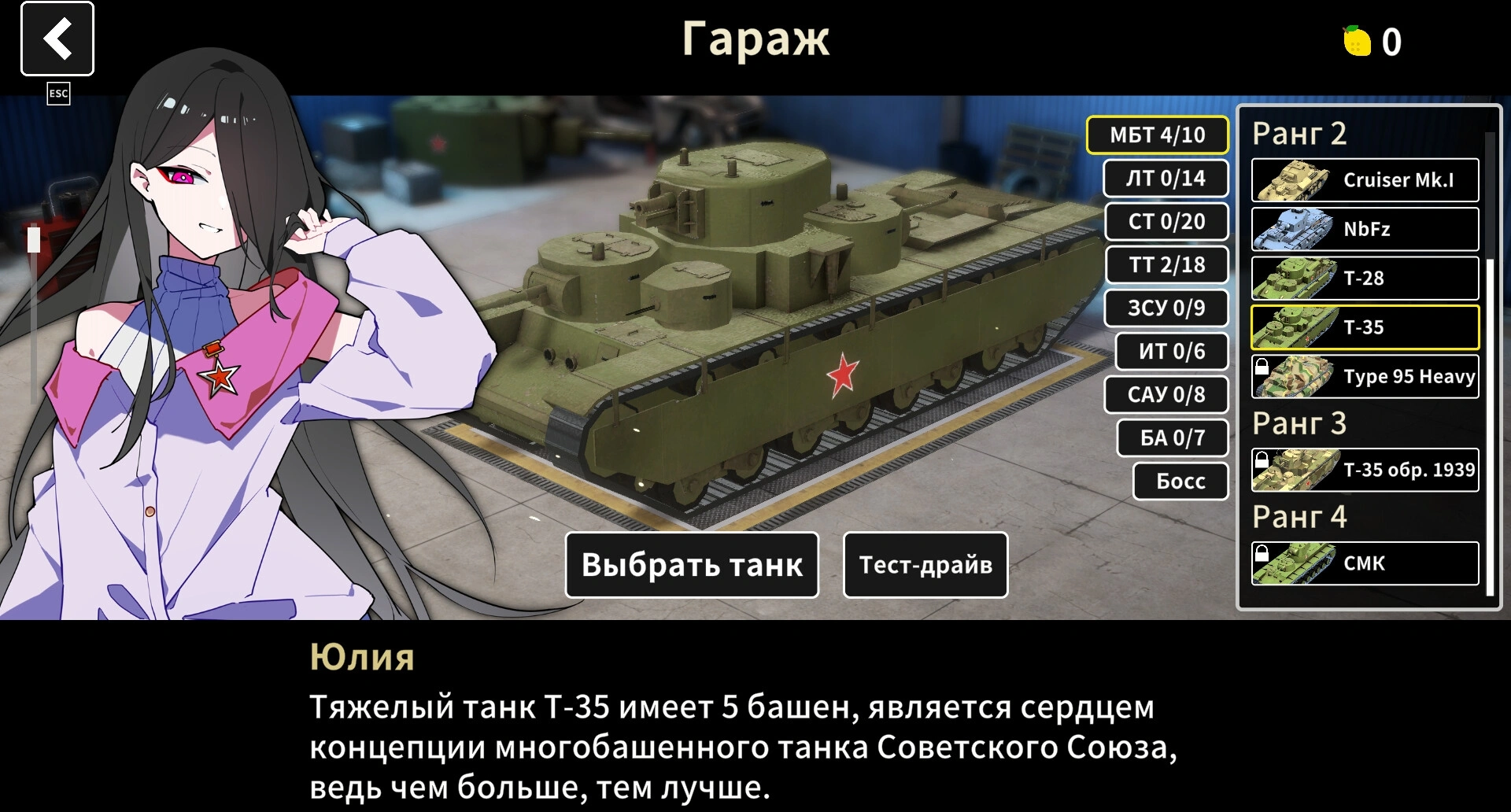Select the БА 0/7 category
The height and width of the screenshot is (812, 1511).
1172,438
